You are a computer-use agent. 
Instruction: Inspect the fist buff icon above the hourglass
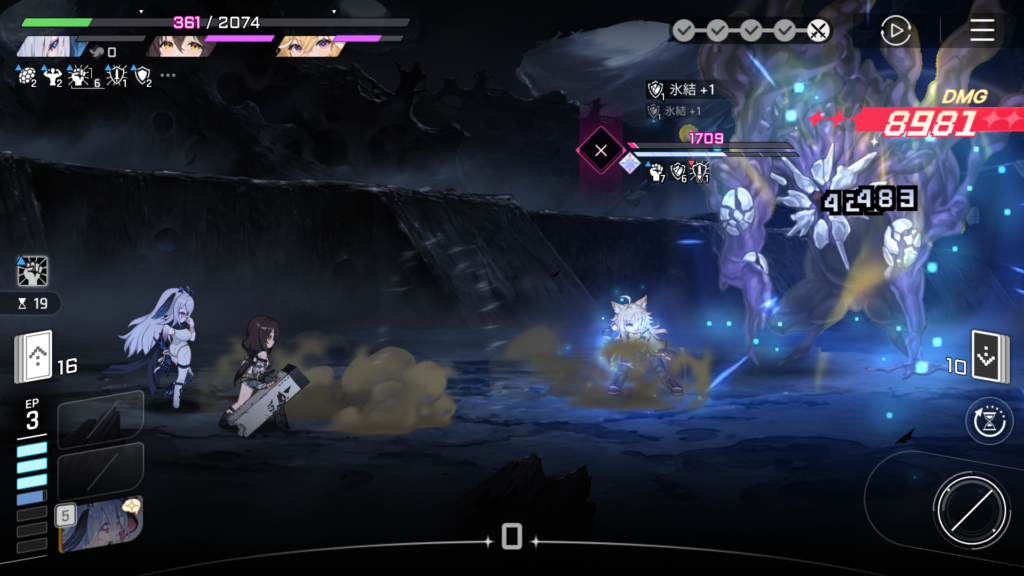pyautogui.click(x=32, y=271)
